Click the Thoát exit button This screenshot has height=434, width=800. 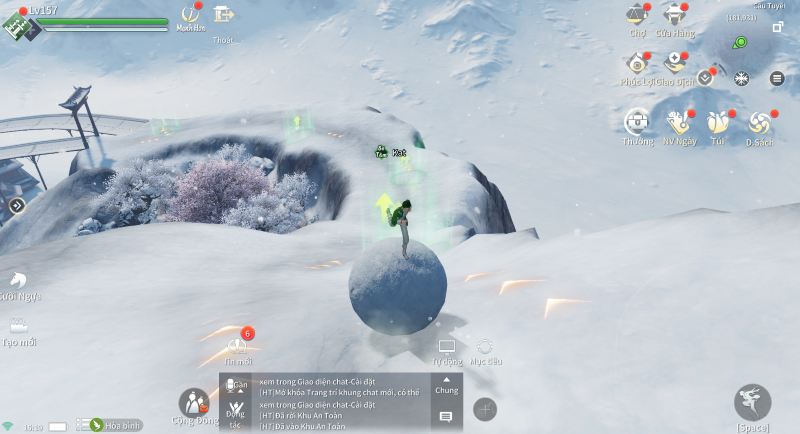coord(223,16)
